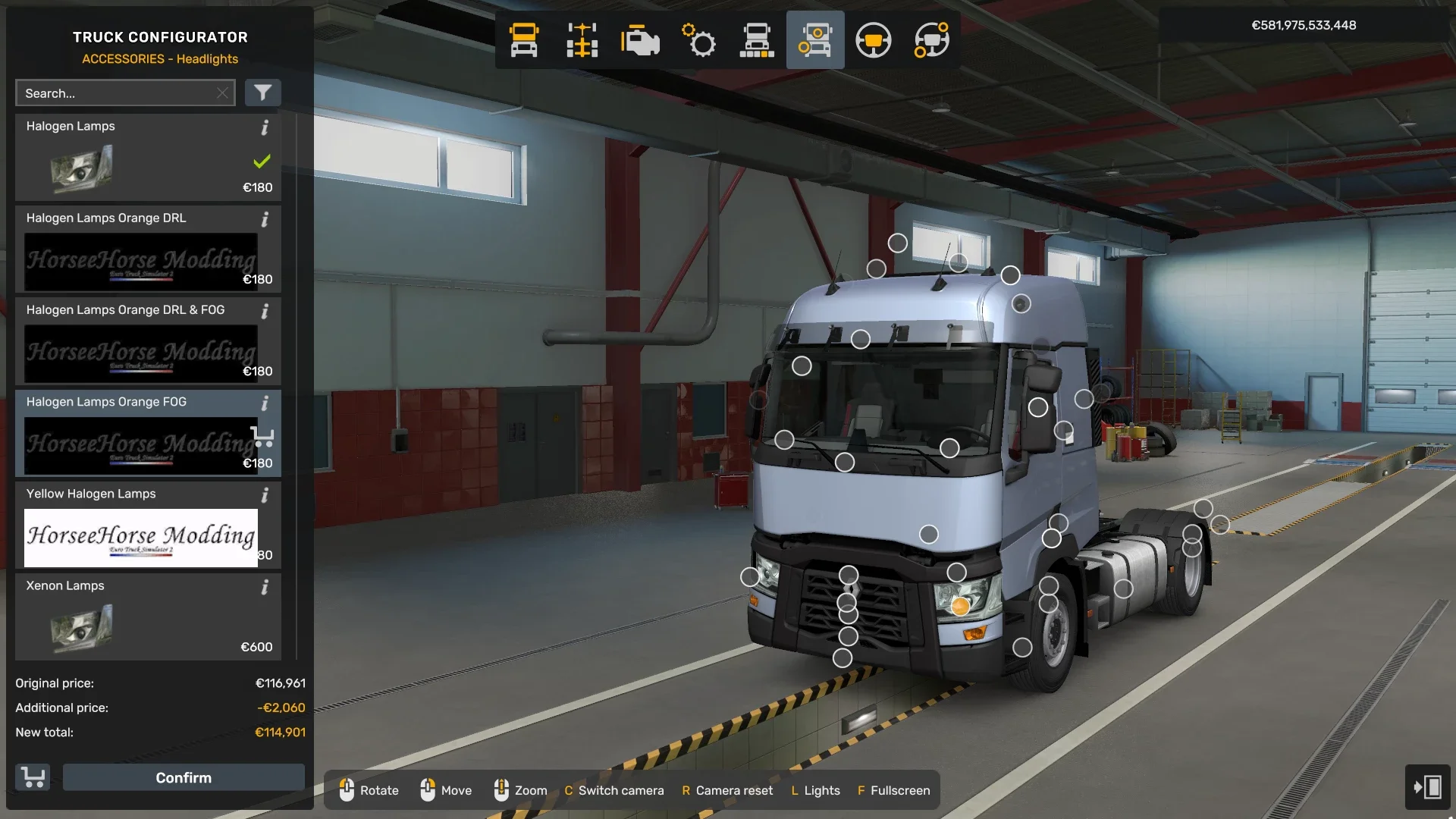
Task: Open the Xenon Lamps info icon
Action: [265, 588]
